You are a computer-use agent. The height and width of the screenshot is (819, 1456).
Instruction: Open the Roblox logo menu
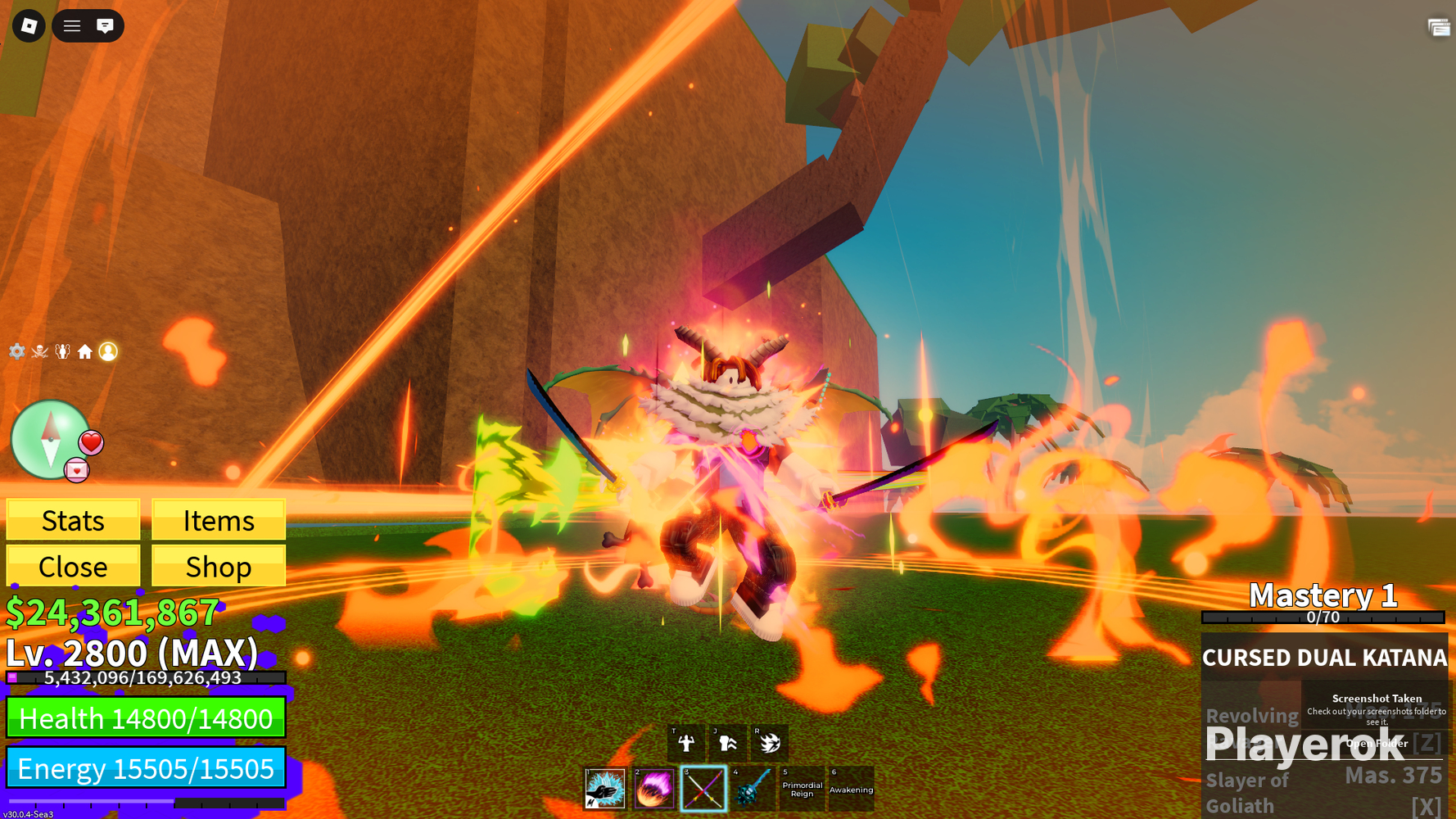[x=29, y=26]
